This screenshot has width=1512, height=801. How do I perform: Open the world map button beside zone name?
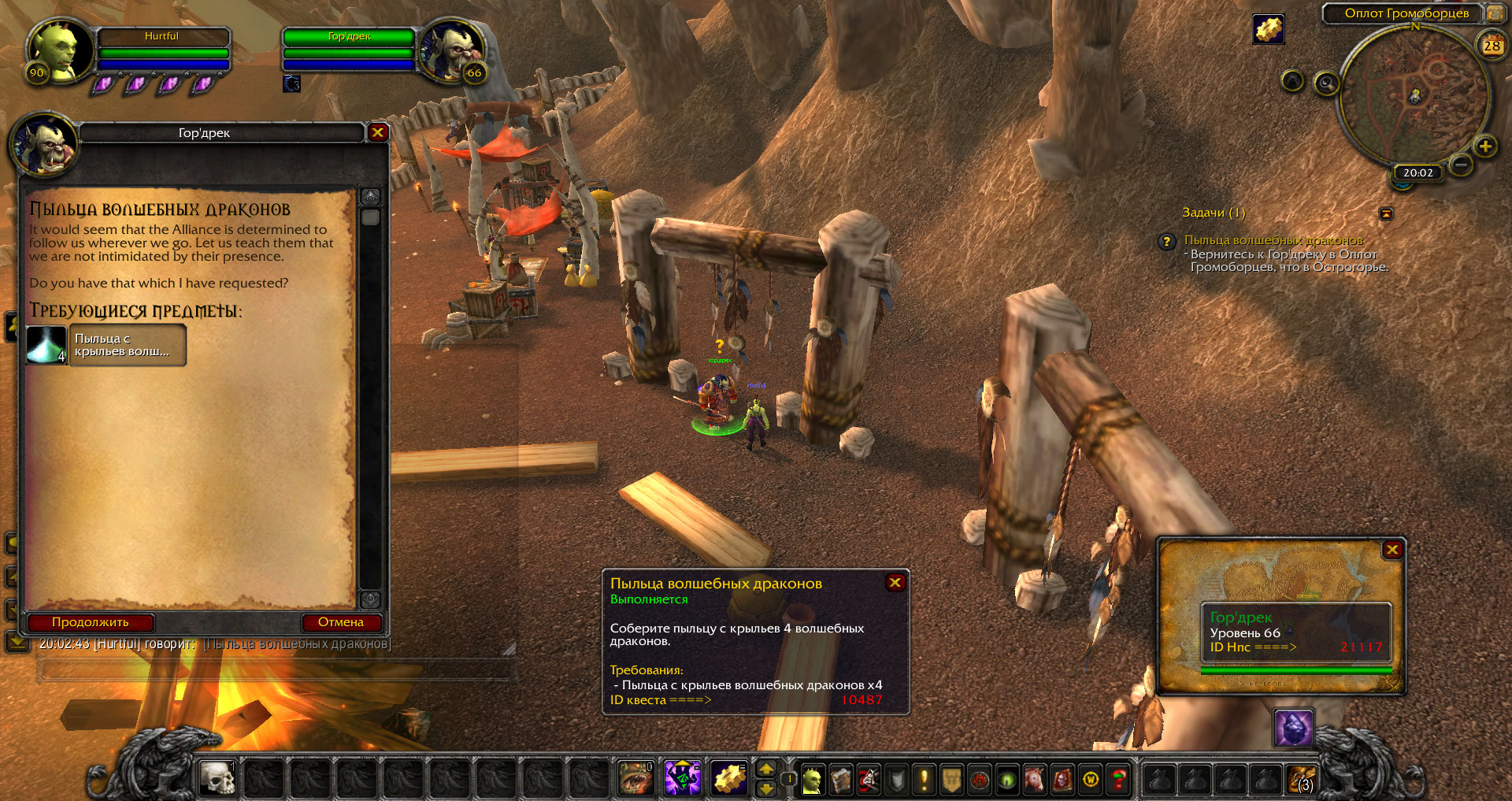tap(1494, 13)
